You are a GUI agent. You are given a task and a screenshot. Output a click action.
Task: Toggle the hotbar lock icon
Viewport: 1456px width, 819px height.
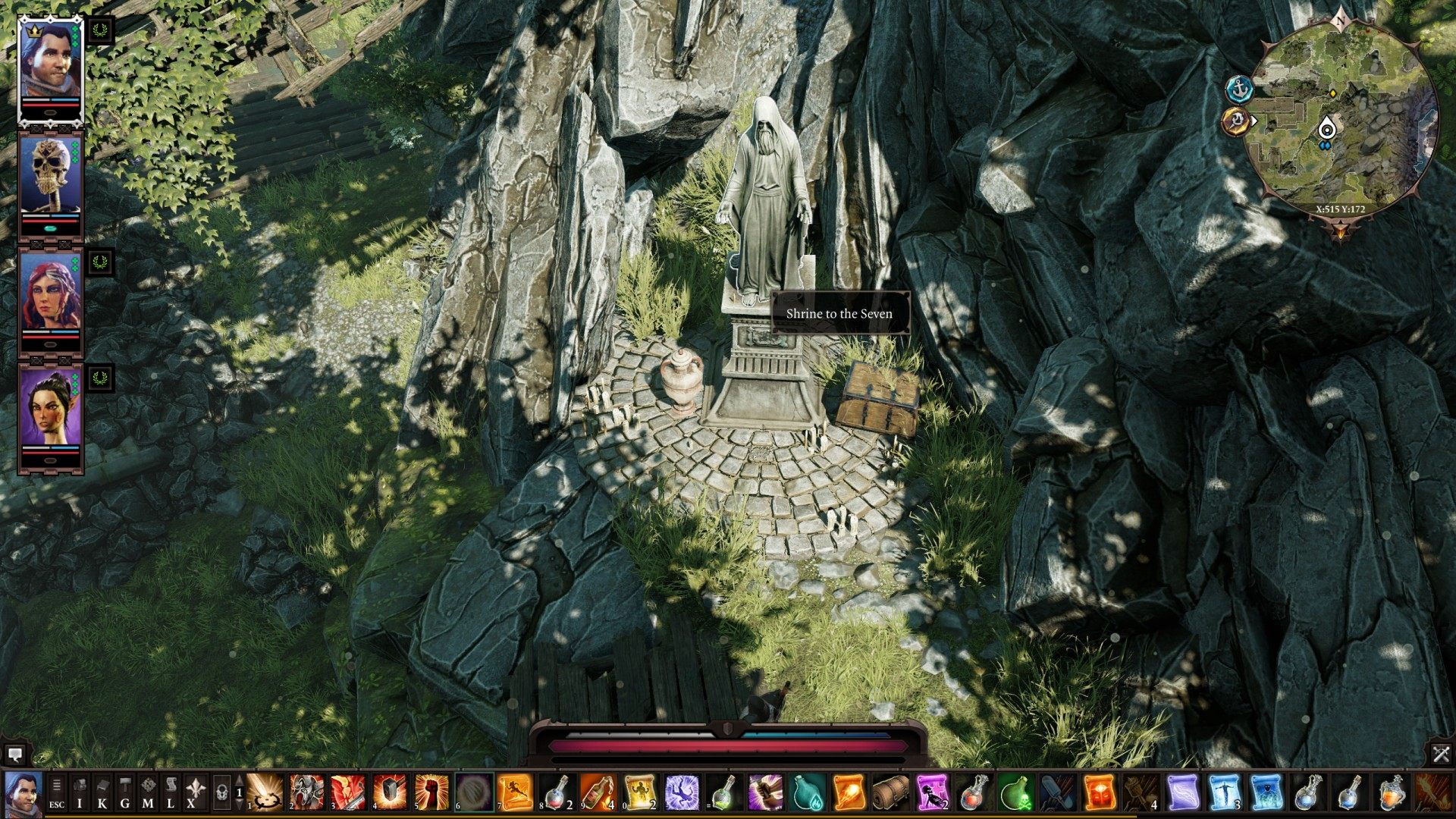[x=221, y=793]
